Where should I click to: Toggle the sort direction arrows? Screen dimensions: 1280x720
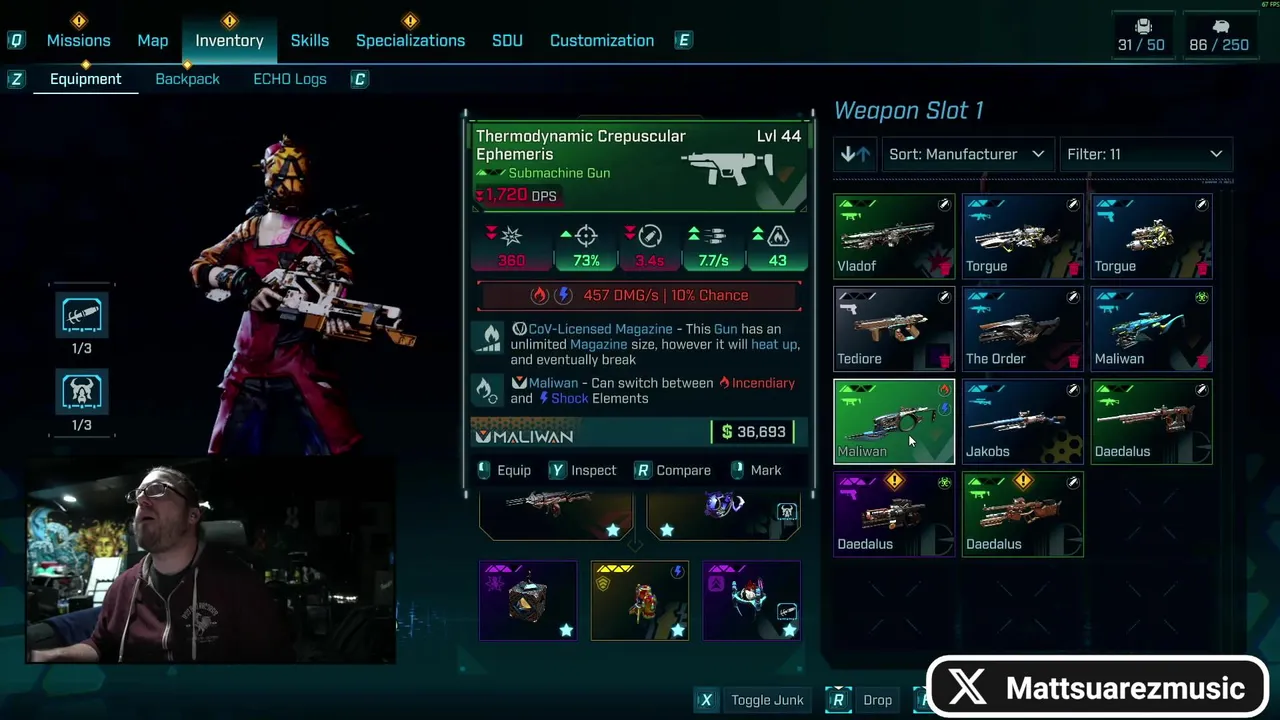(855, 154)
